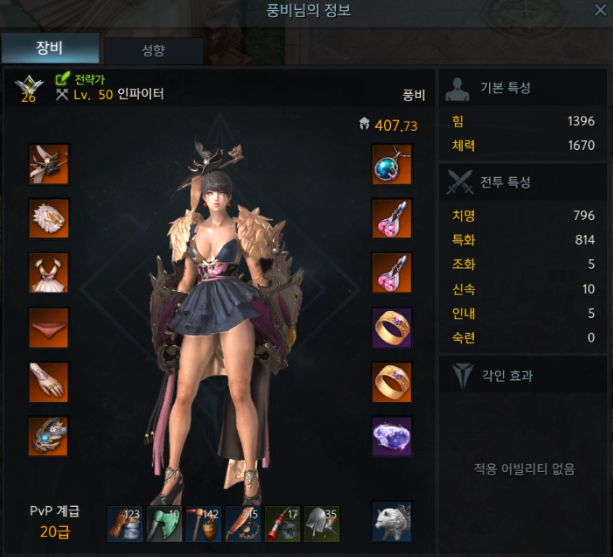The width and height of the screenshot is (613, 557).
Task: Click the red pants equipment slot
Action: point(48,327)
